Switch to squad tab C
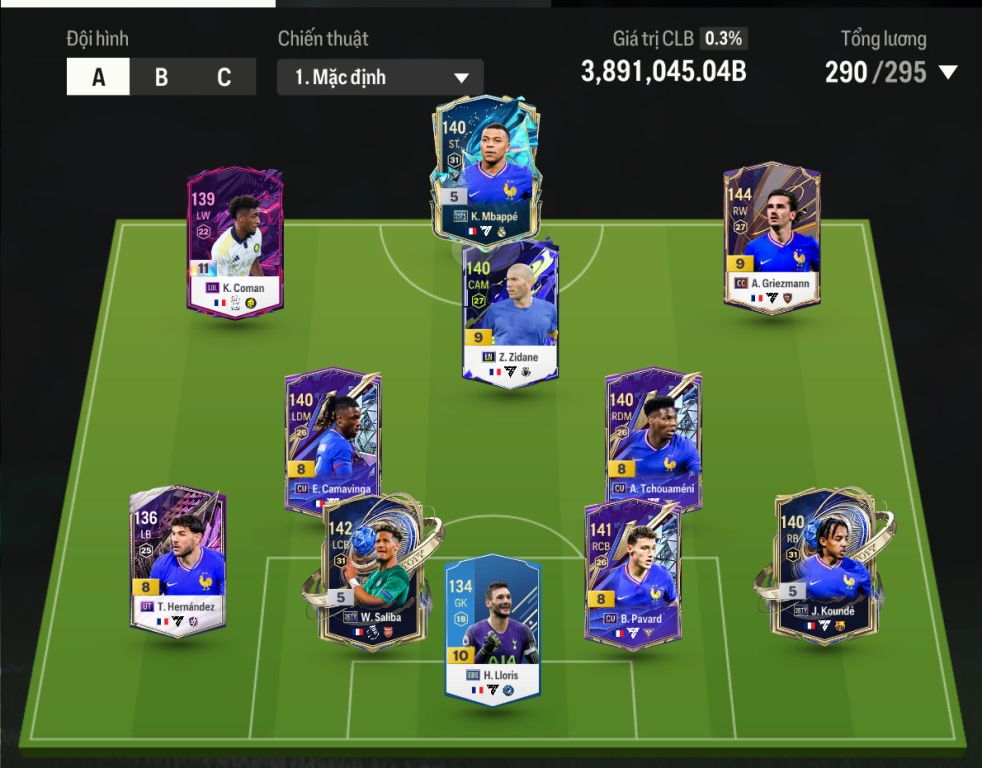 224,77
